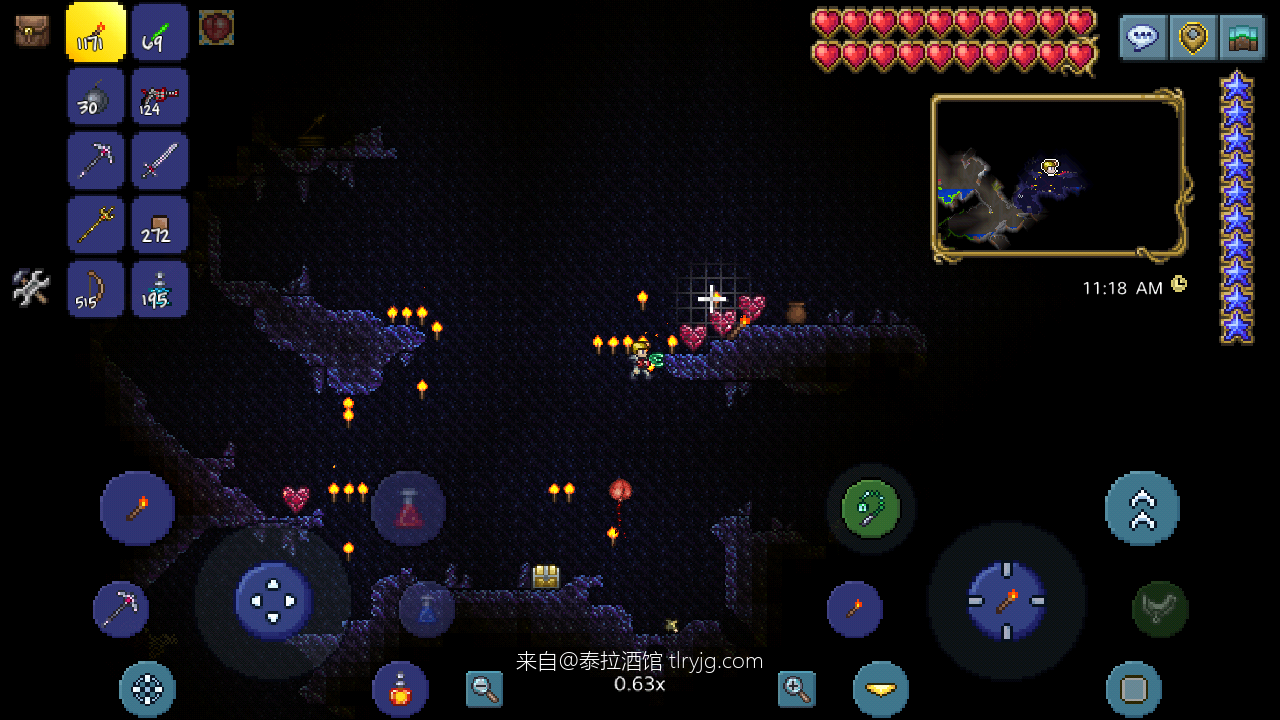The width and height of the screenshot is (1280, 720).
Task: Select the torch hotbar slot
Action: tap(96, 32)
